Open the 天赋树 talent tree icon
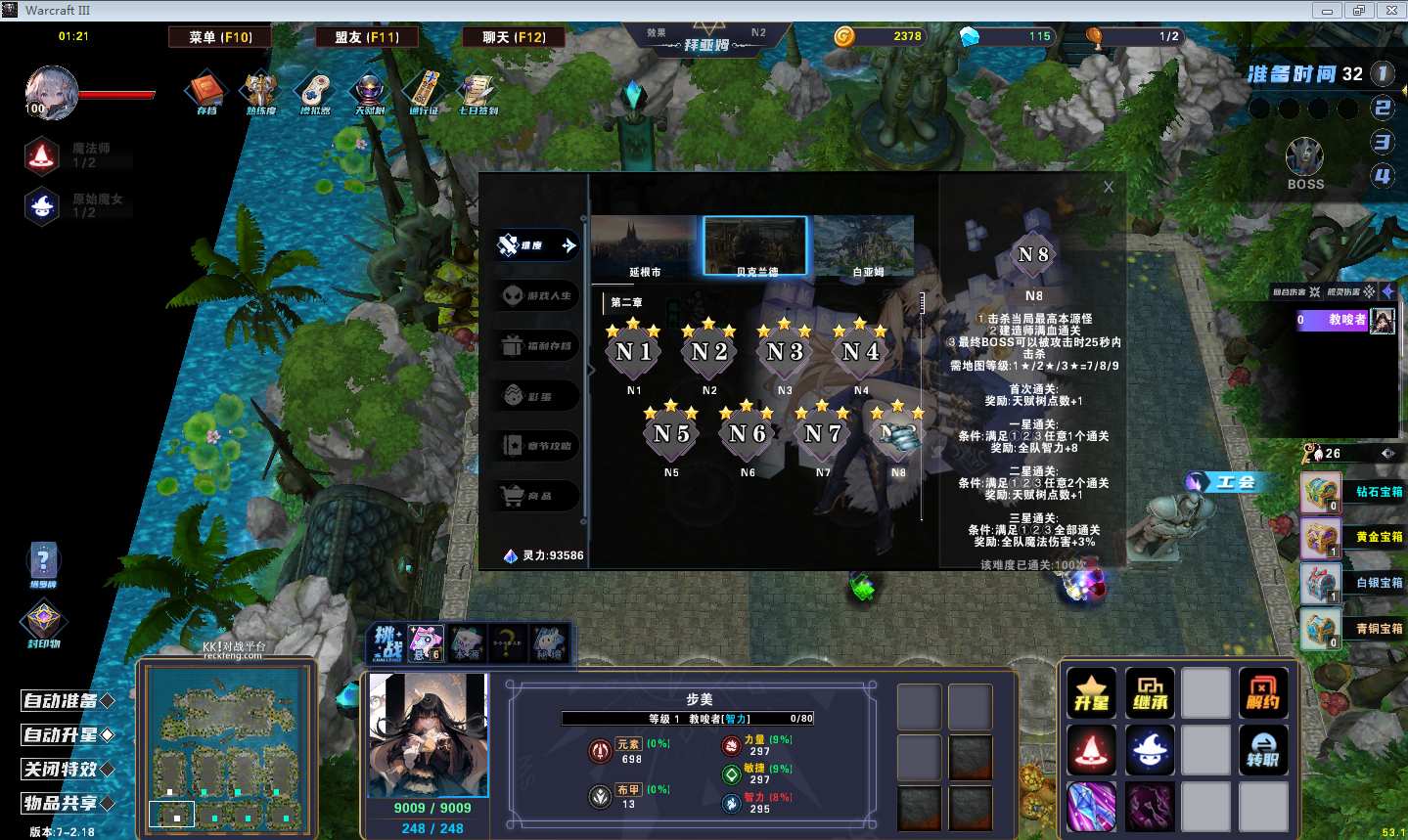The height and width of the screenshot is (840, 1408). click(x=370, y=91)
